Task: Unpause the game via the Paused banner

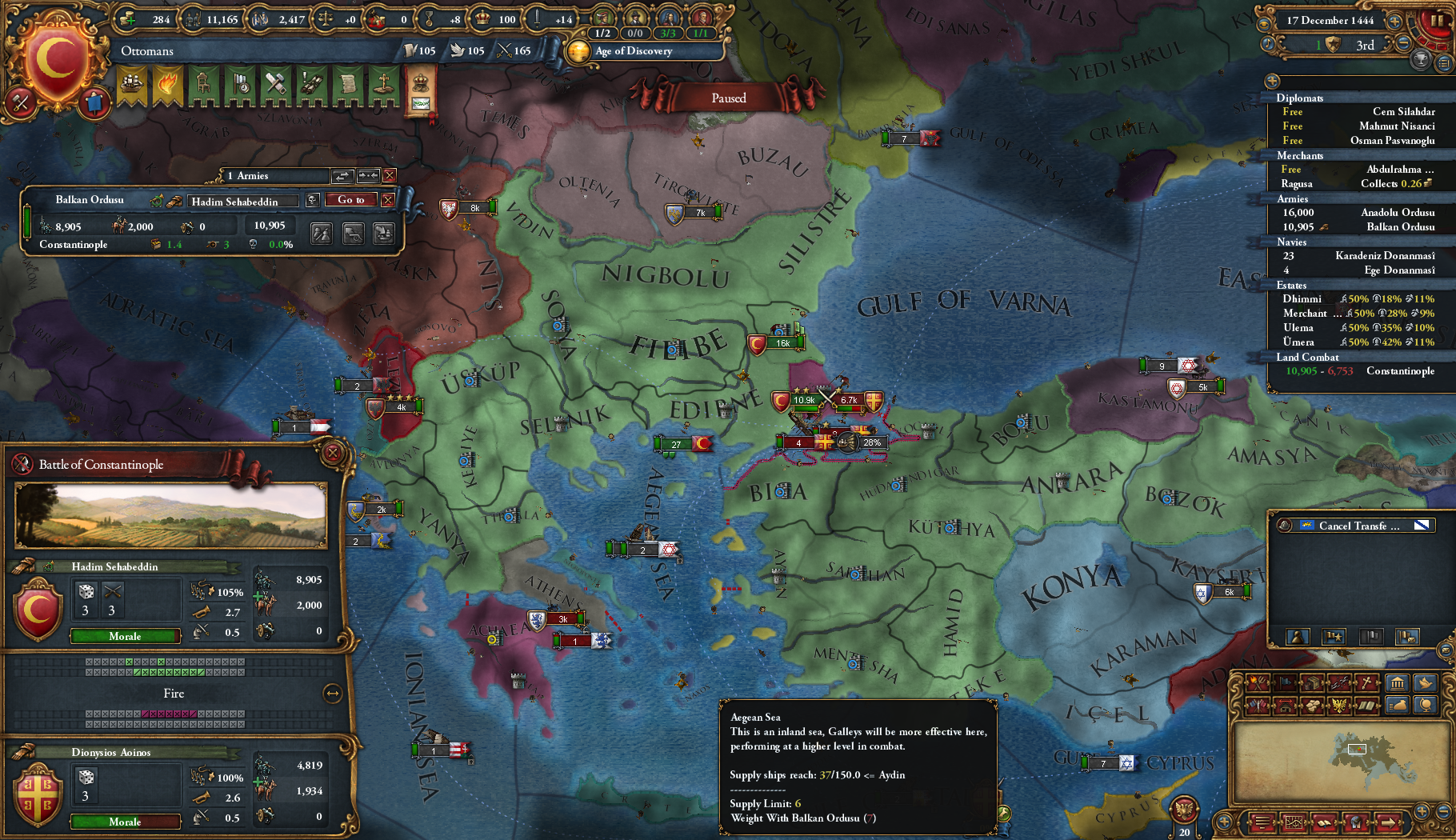Action: (x=729, y=98)
